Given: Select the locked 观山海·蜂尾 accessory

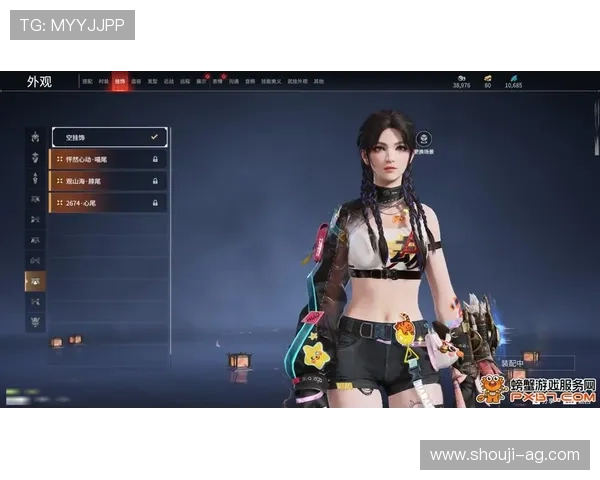Looking at the screenshot, I should (108, 180).
